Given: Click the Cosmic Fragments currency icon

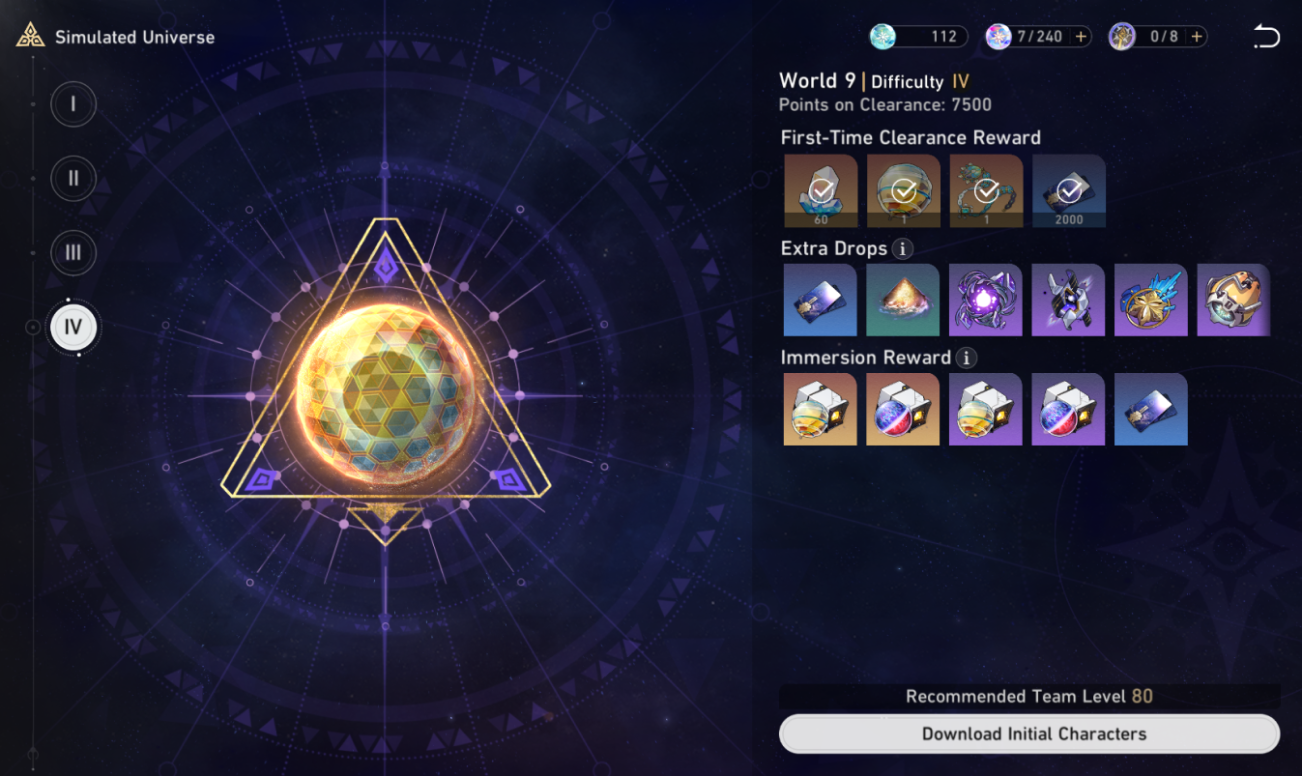Looking at the screenshot, I should click(882, 36).
